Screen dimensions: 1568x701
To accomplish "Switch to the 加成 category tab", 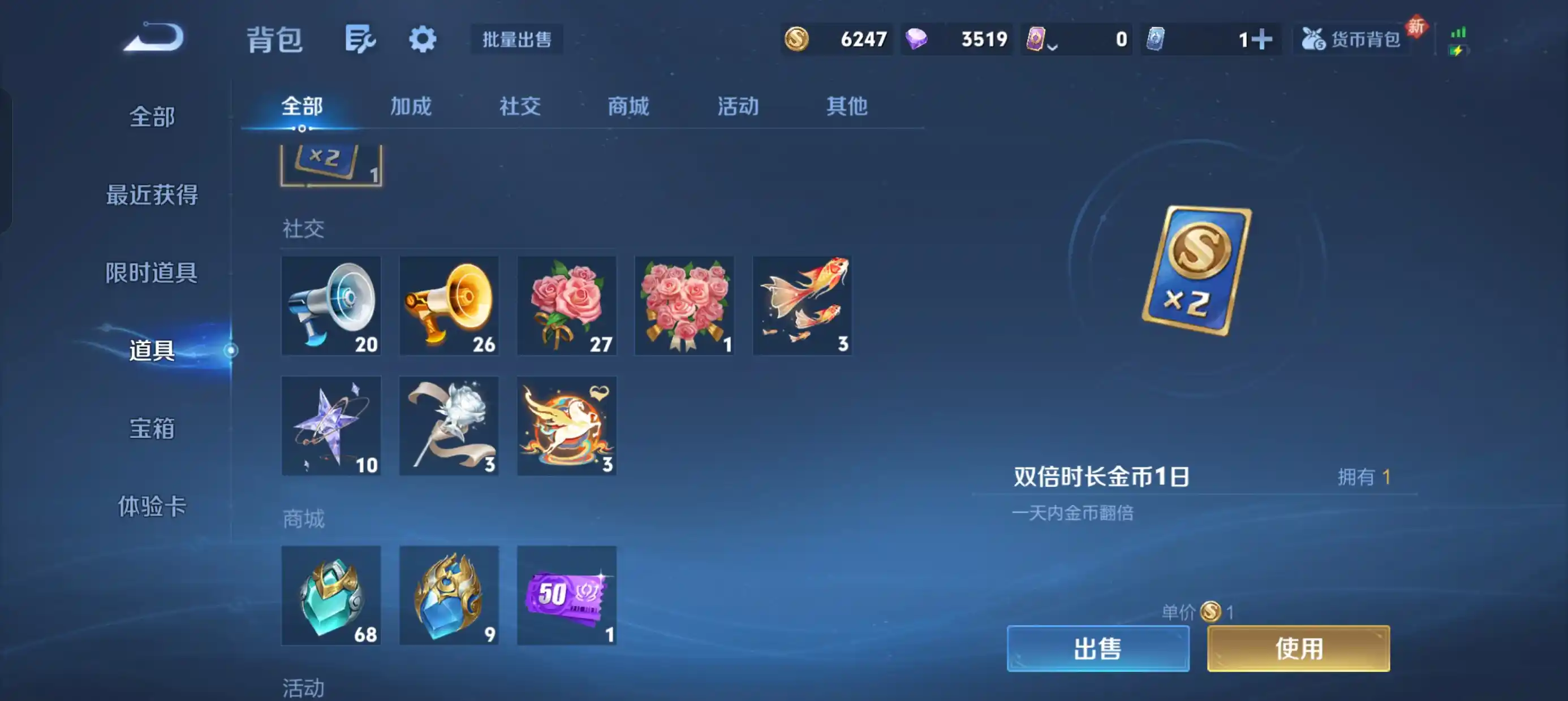I will pyautogui.click(x=410, y=106).
